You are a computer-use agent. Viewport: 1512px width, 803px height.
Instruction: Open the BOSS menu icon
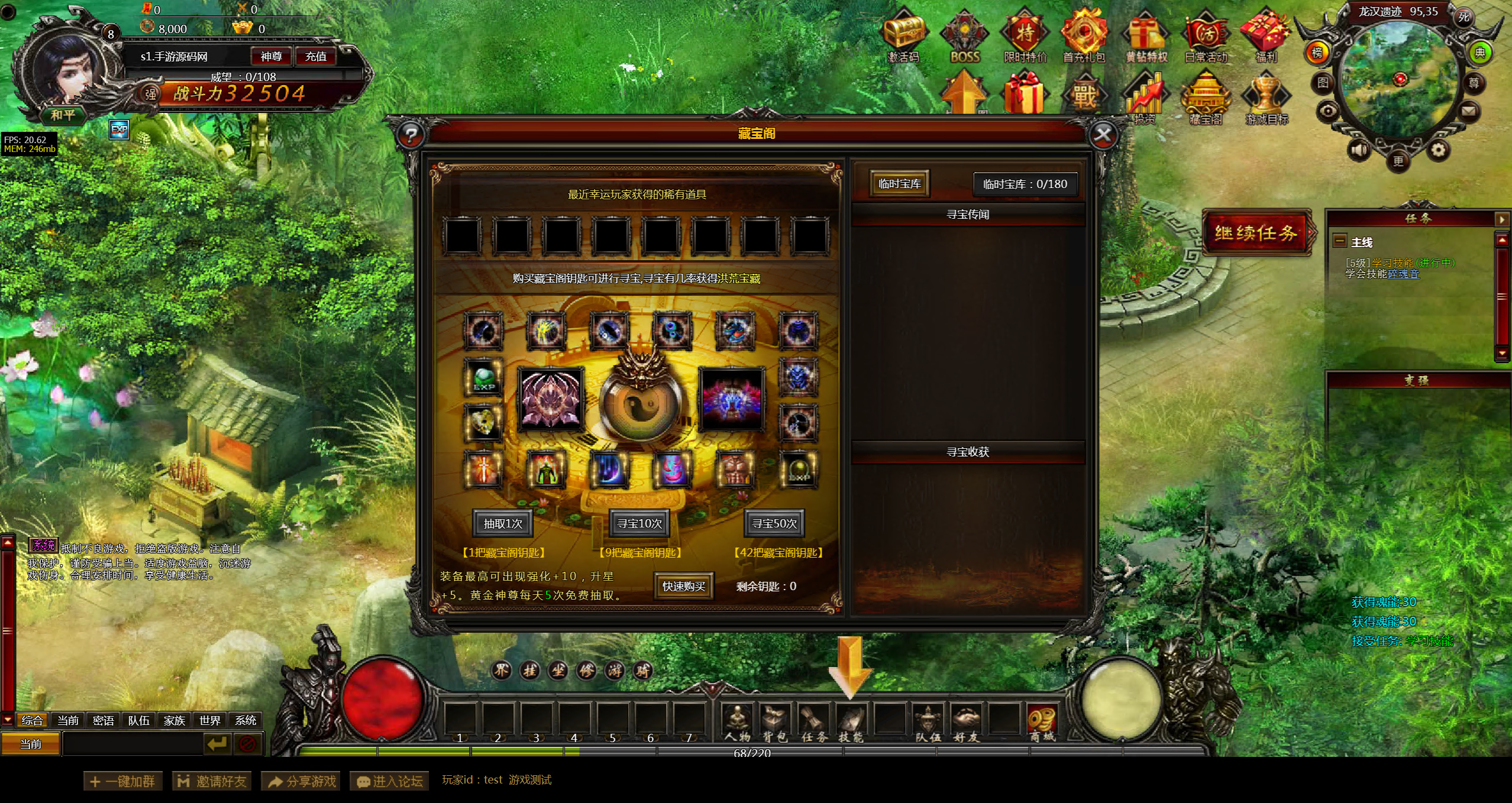click(x=965, y=35)
